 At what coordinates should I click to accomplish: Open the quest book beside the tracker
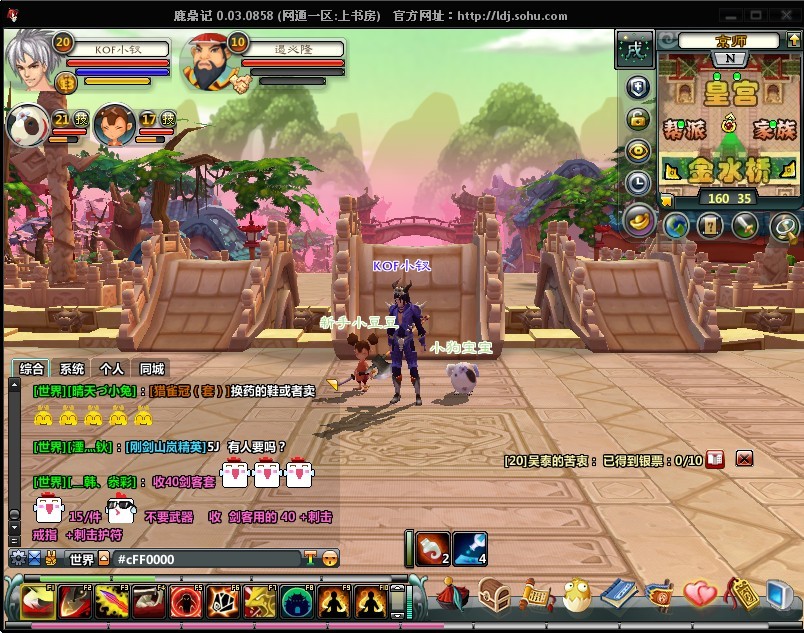[715, 459]
